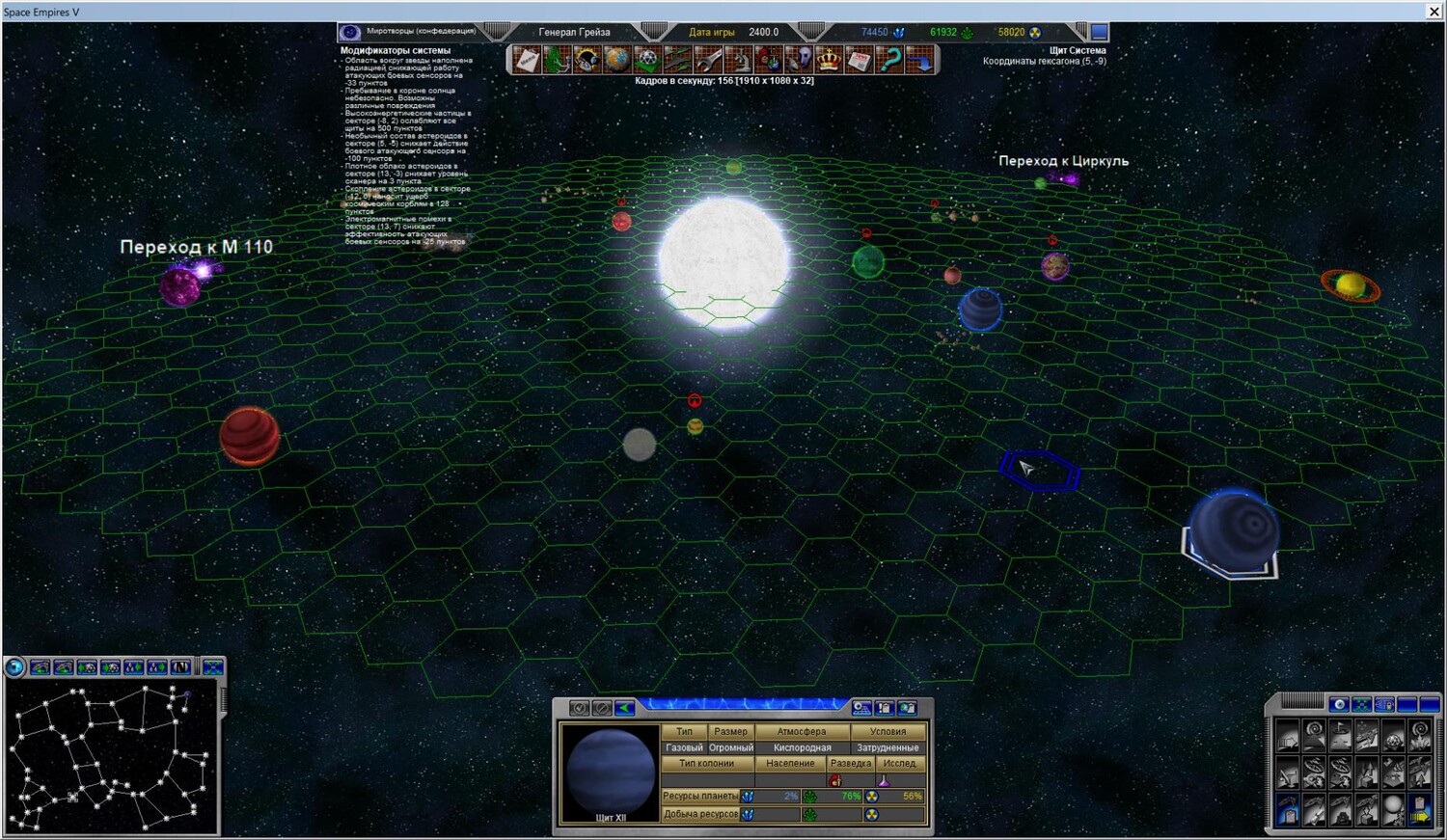Open the microscope research icon

click(x=738, y=60)
